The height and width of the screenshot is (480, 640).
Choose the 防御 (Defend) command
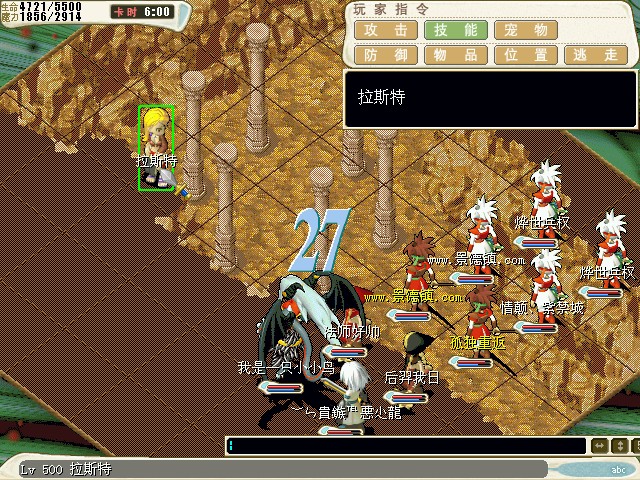pos(386,55)
